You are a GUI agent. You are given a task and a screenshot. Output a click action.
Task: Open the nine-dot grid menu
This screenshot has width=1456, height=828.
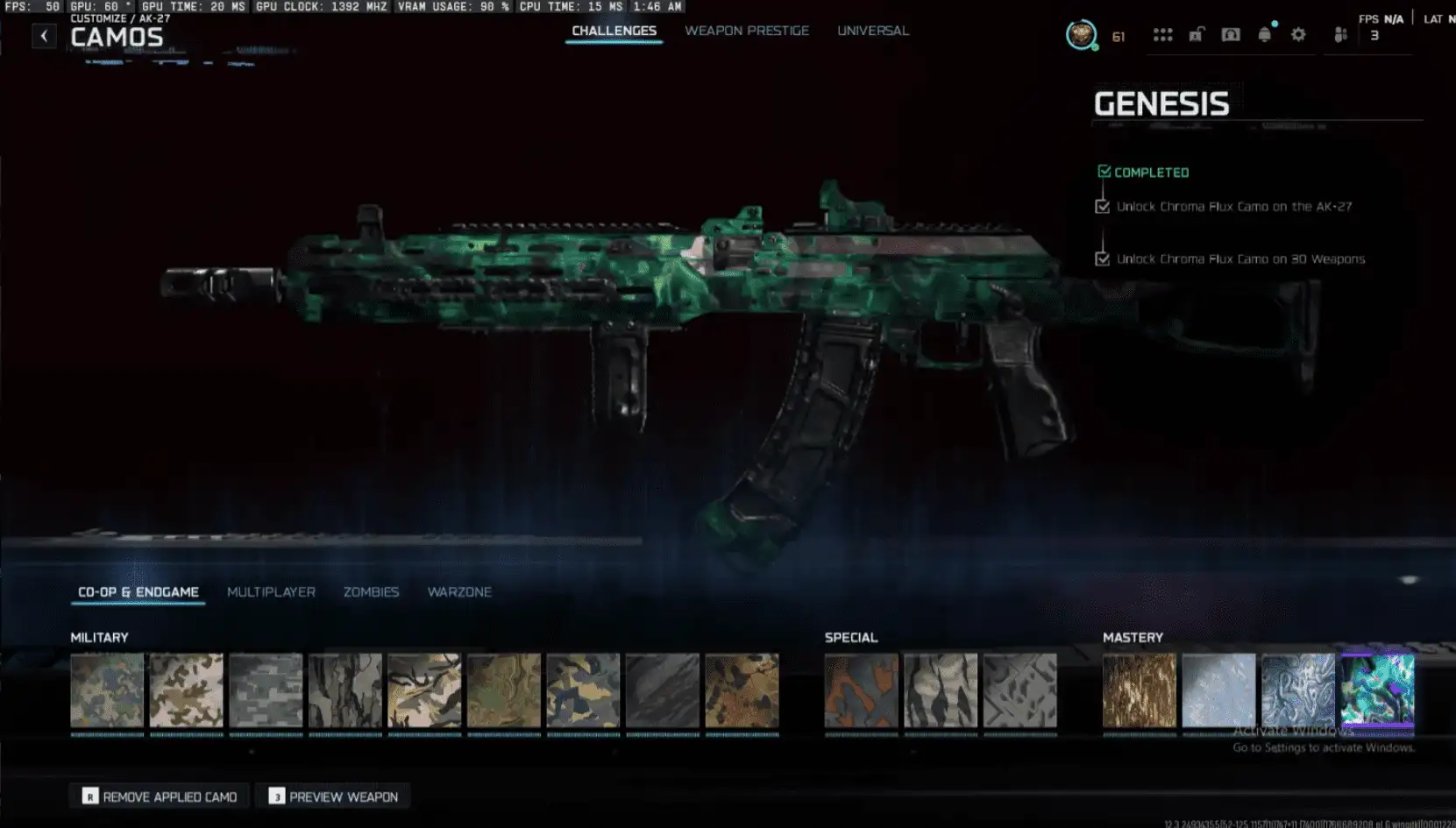click(1162, 35)
